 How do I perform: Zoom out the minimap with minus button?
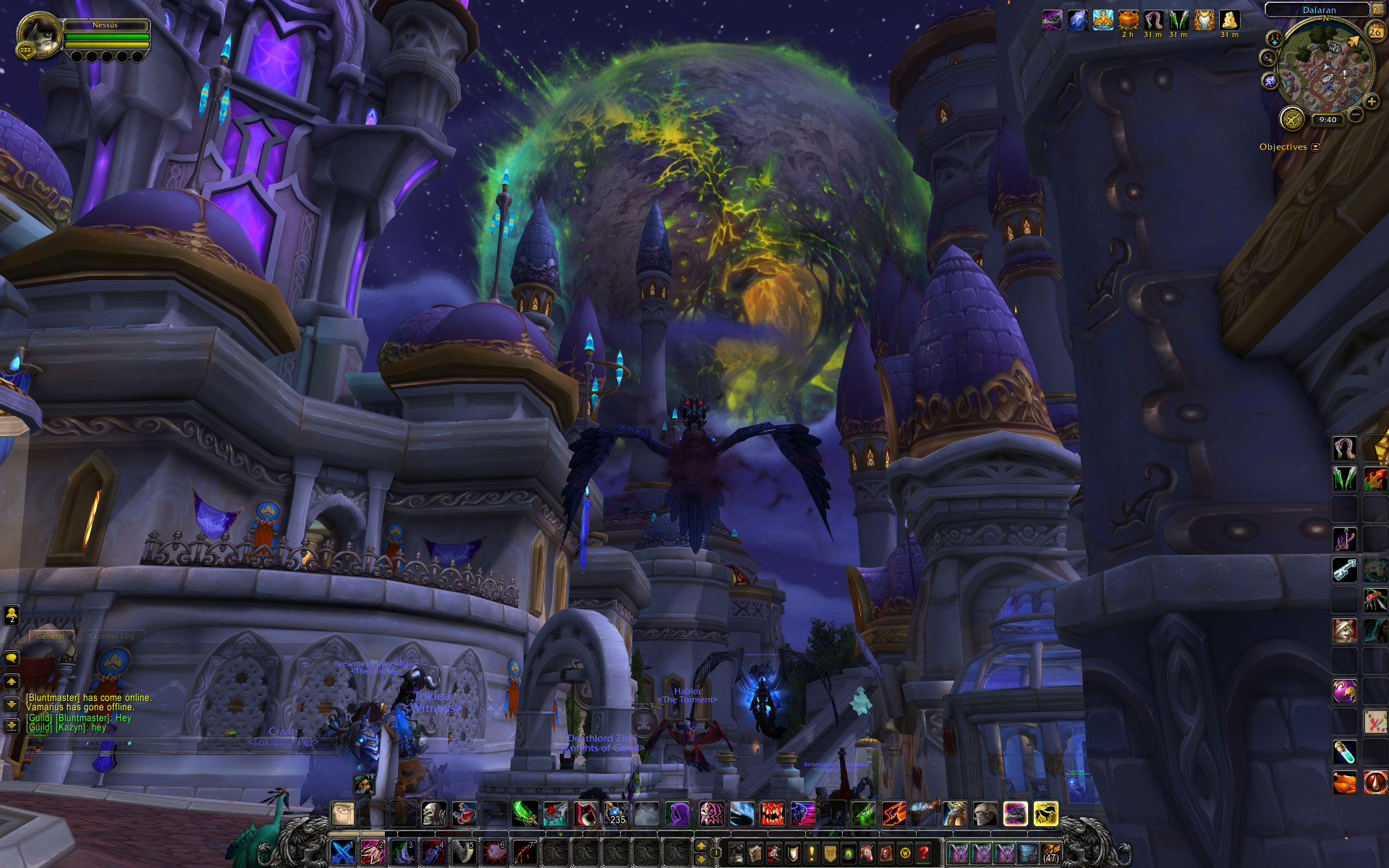[x=1356, y=114]
